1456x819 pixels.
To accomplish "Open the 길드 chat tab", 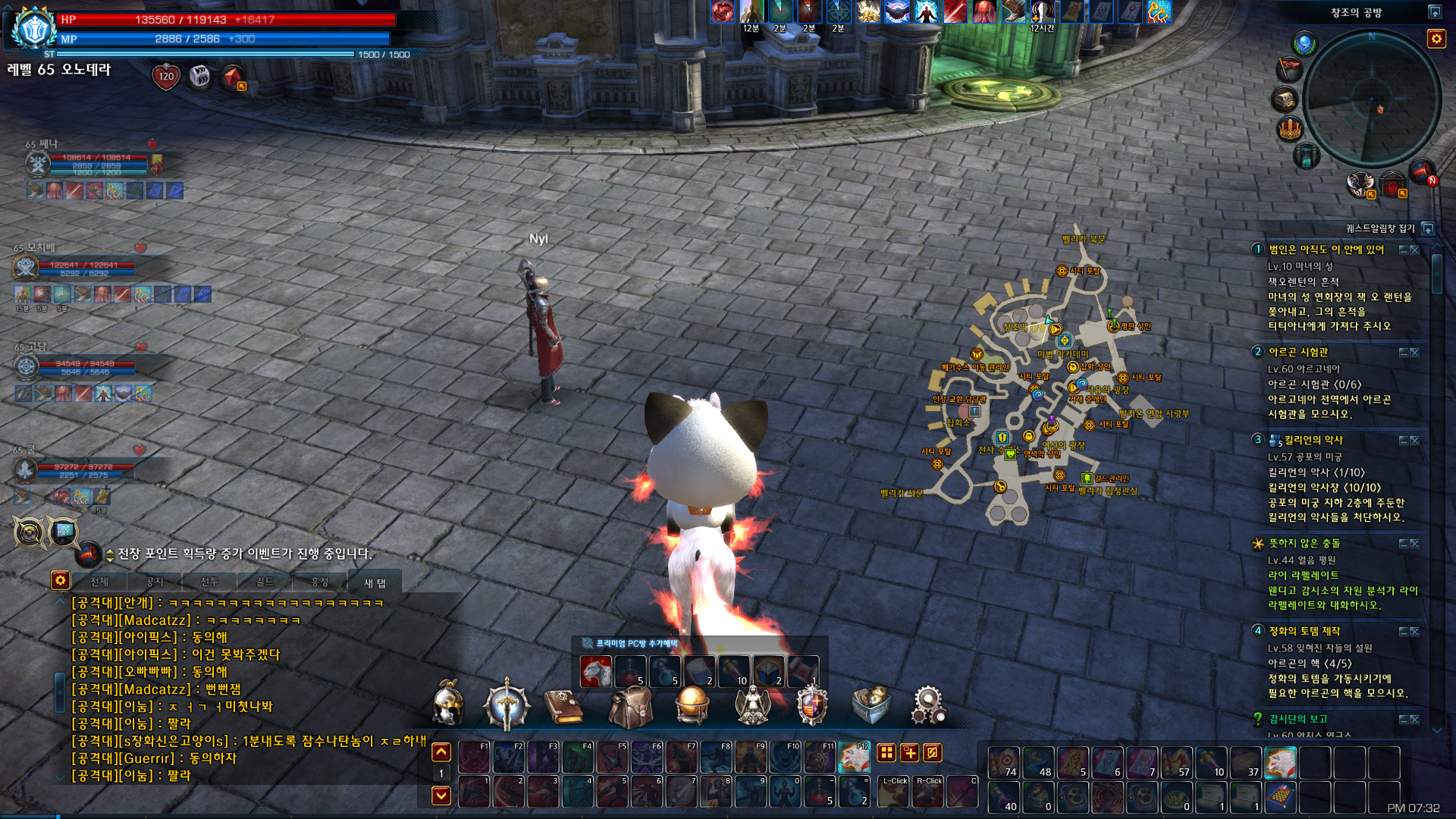I will tap(264, 582).
